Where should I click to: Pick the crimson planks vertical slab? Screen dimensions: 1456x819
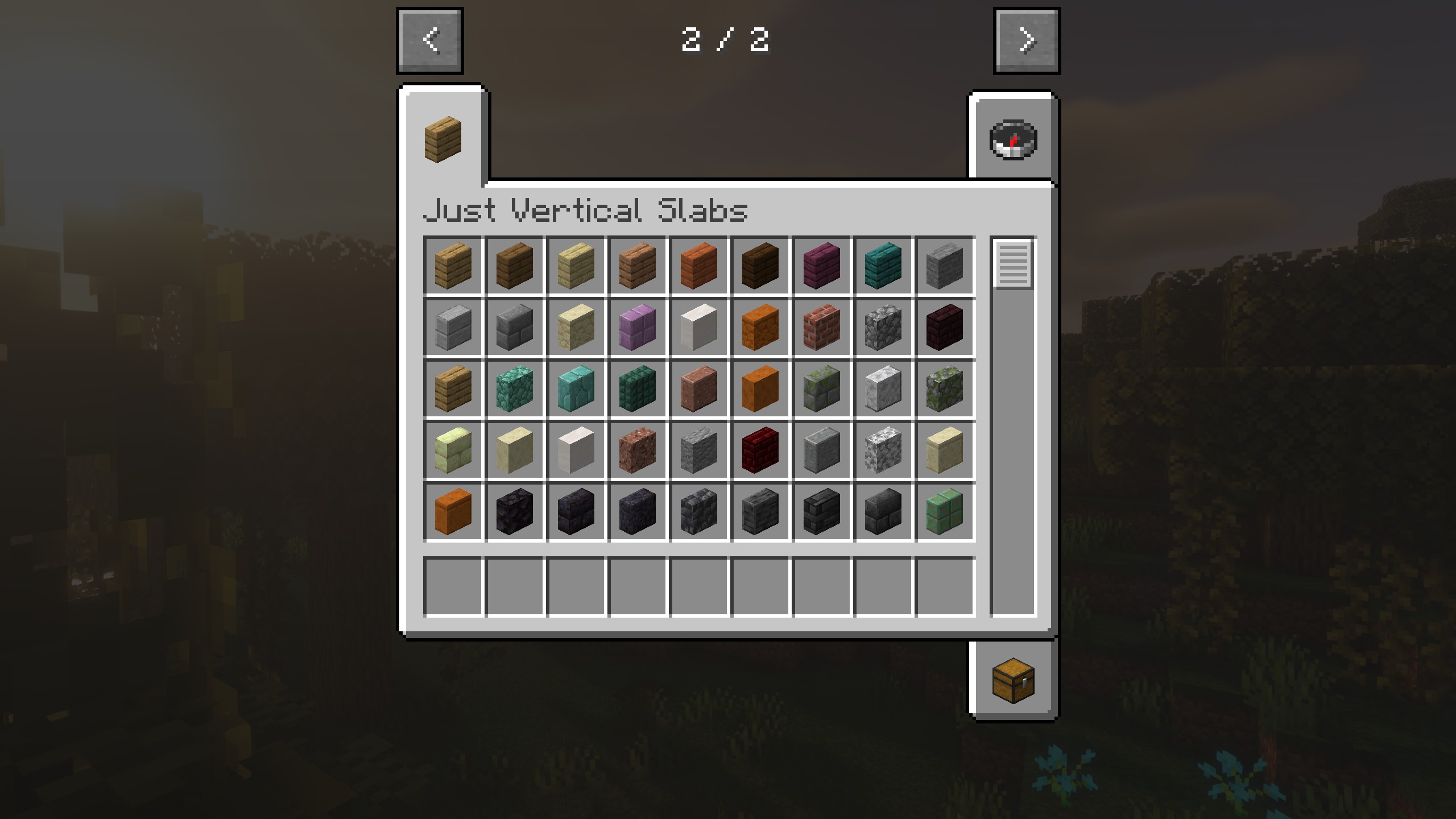[821, 266]
